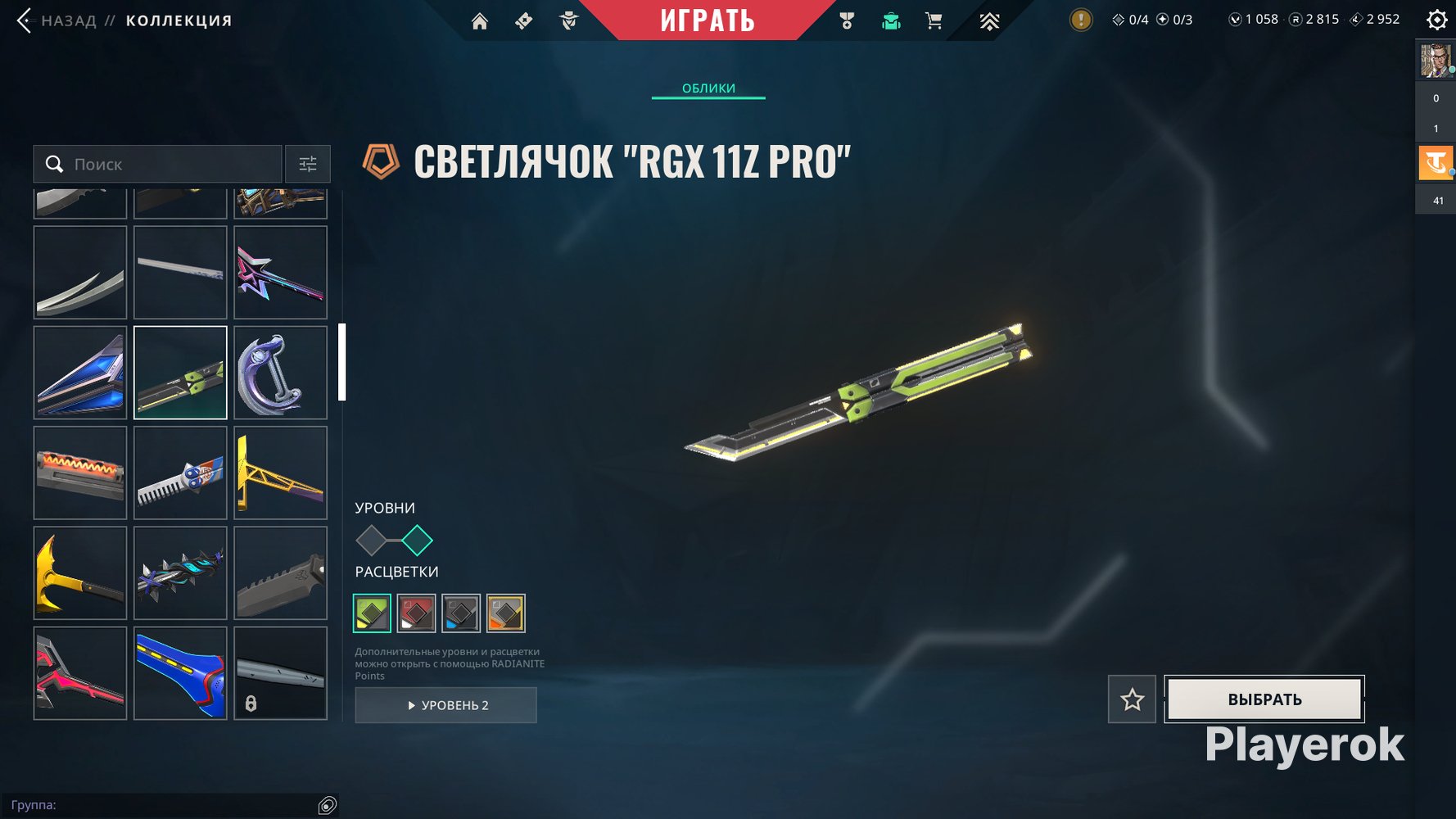1456x819 pixels.
Task: Select the yellow hammer melee skin thumbnail
Action: (80, 572)
